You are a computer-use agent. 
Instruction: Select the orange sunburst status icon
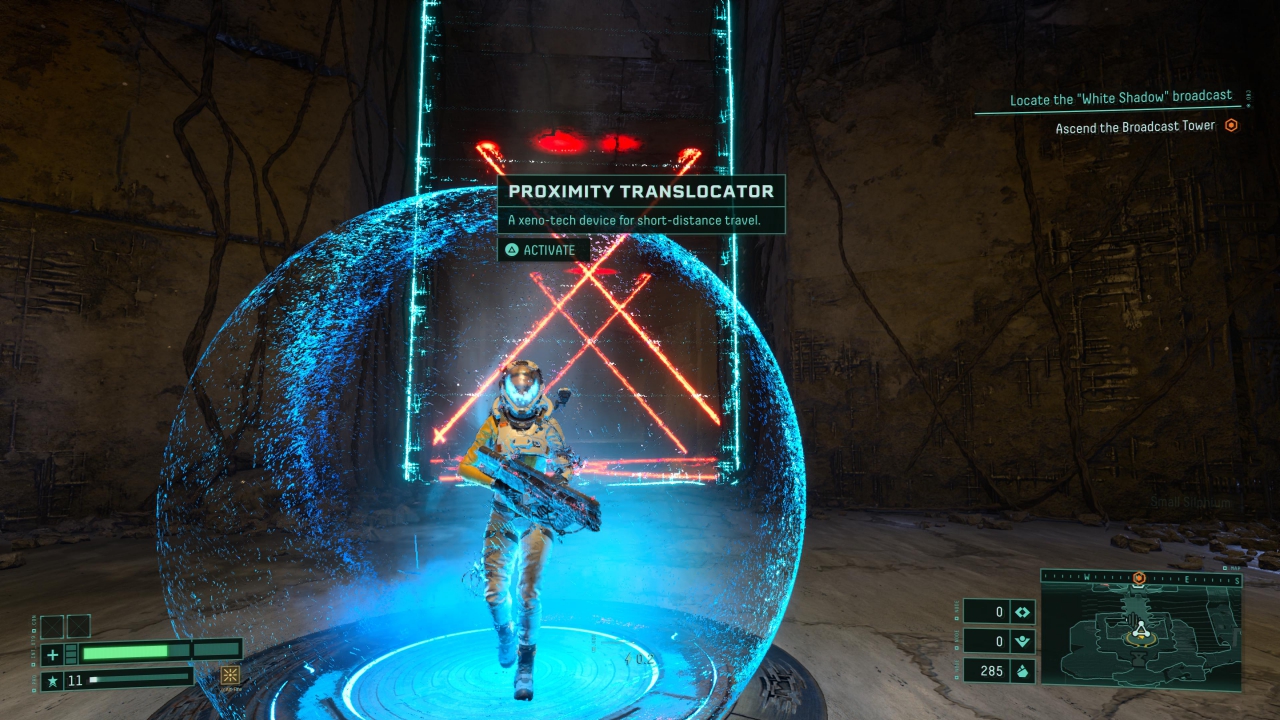(x=230, y=676)
